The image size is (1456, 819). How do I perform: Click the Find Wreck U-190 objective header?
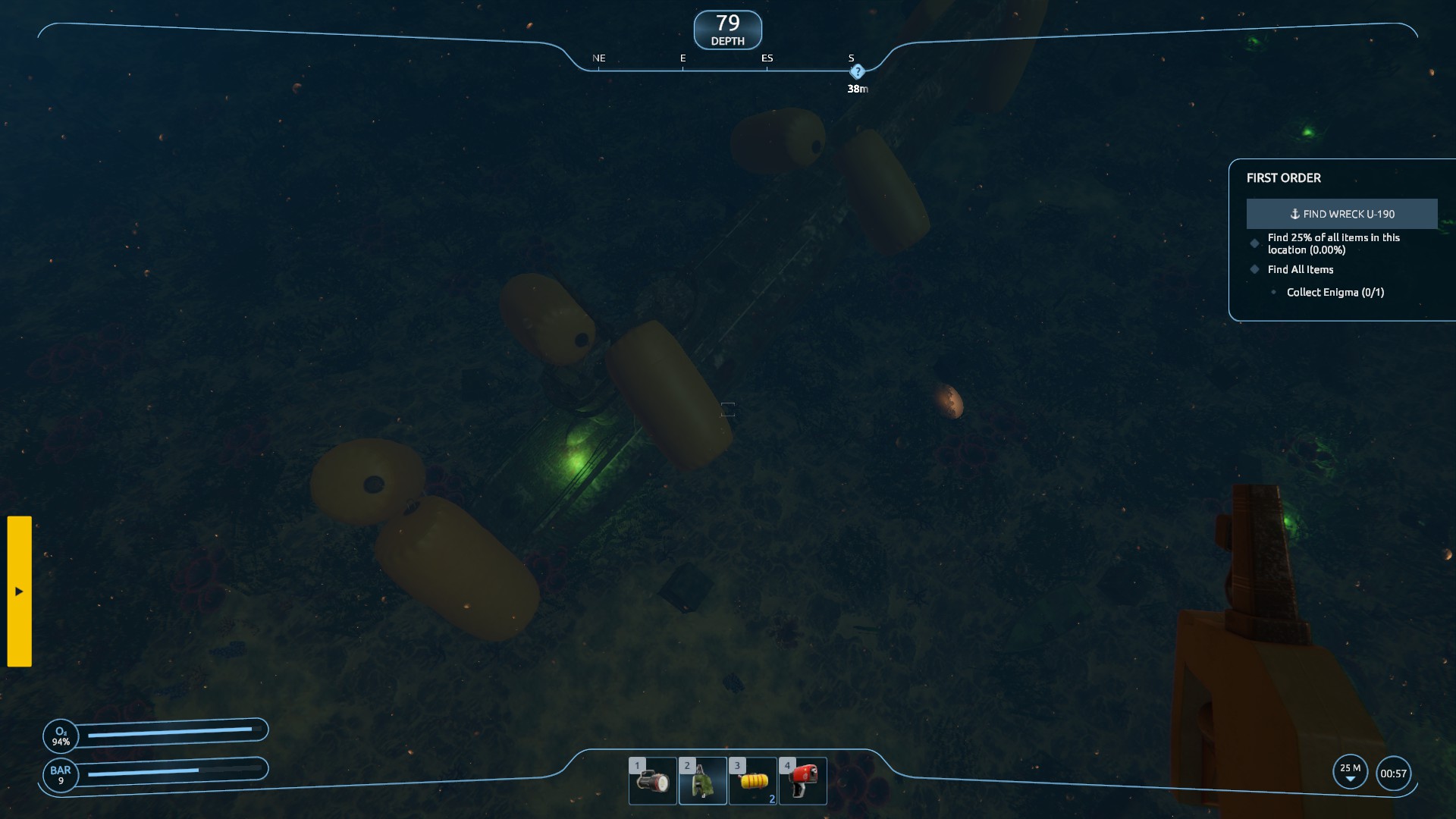point(1341,214)
